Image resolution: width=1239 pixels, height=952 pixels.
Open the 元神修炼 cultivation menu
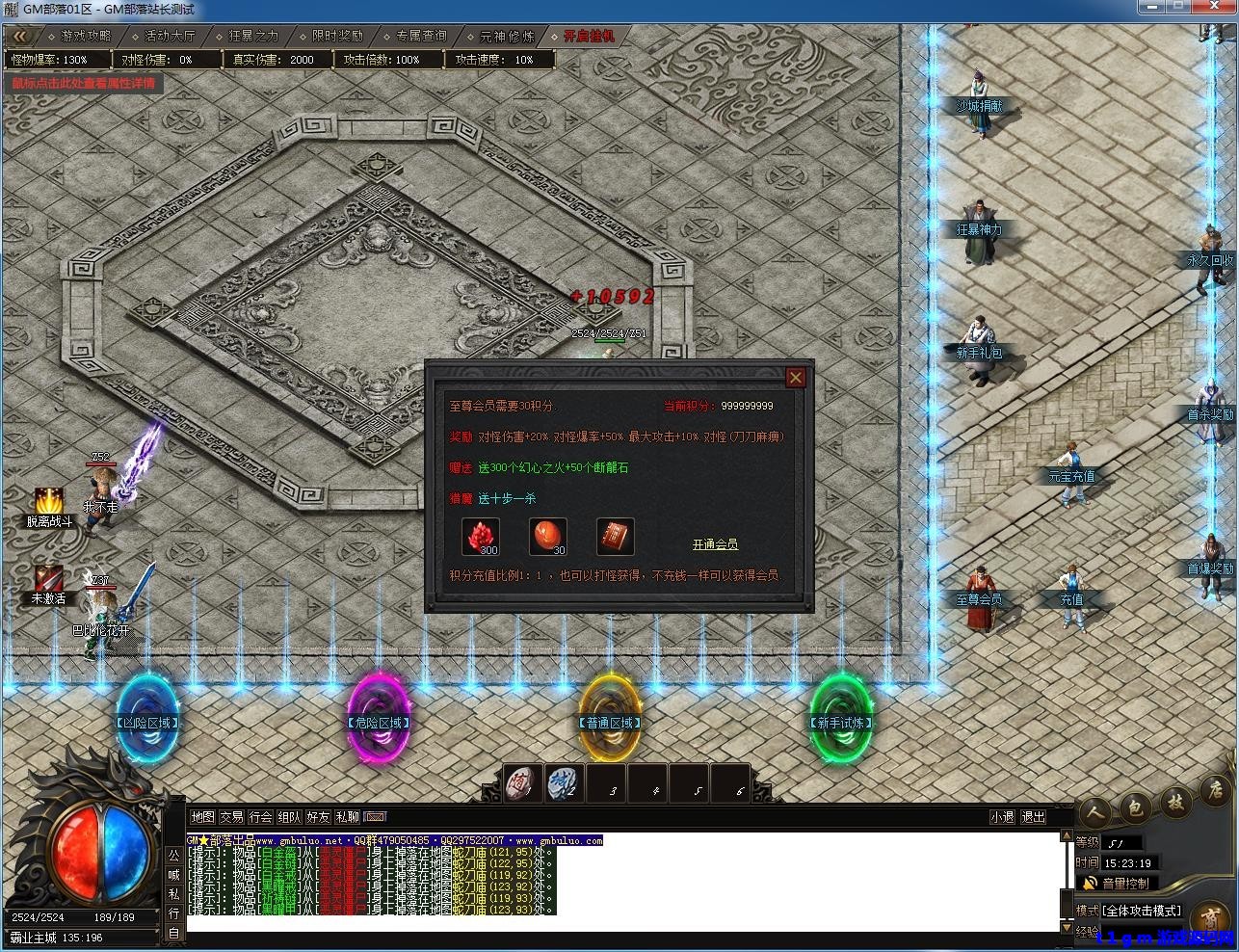507,36
